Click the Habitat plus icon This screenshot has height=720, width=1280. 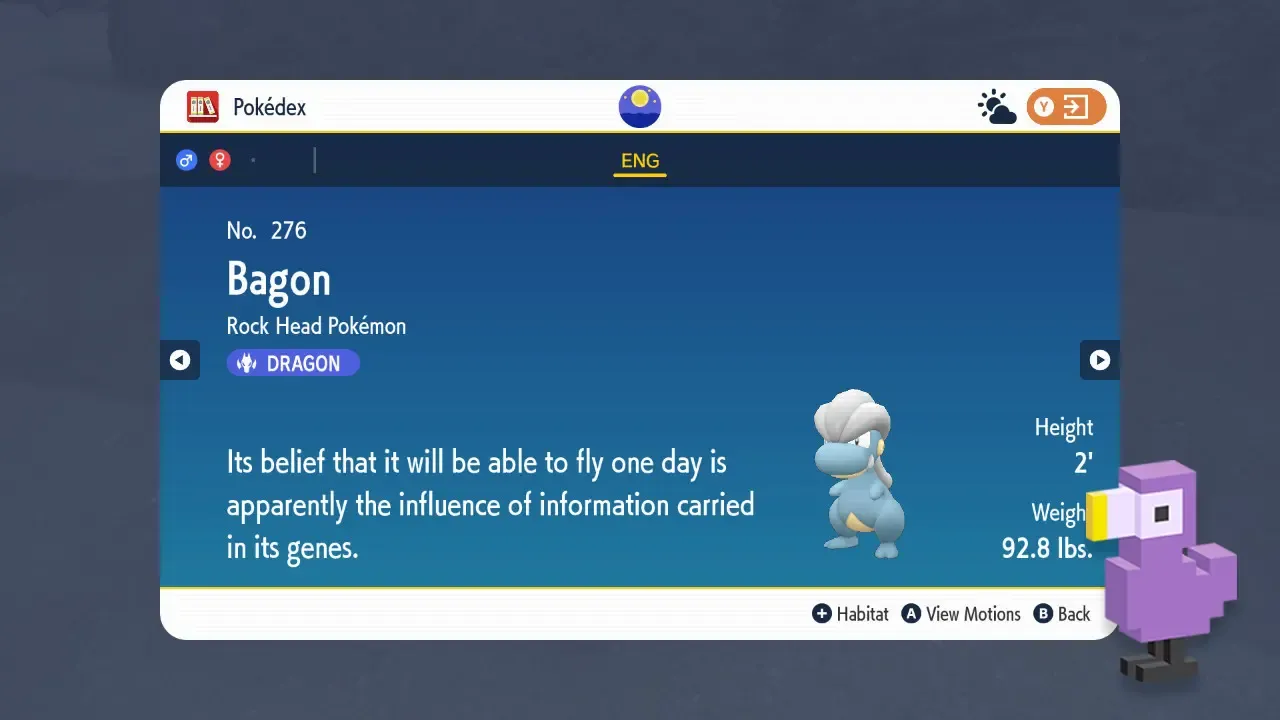point(822,613)
